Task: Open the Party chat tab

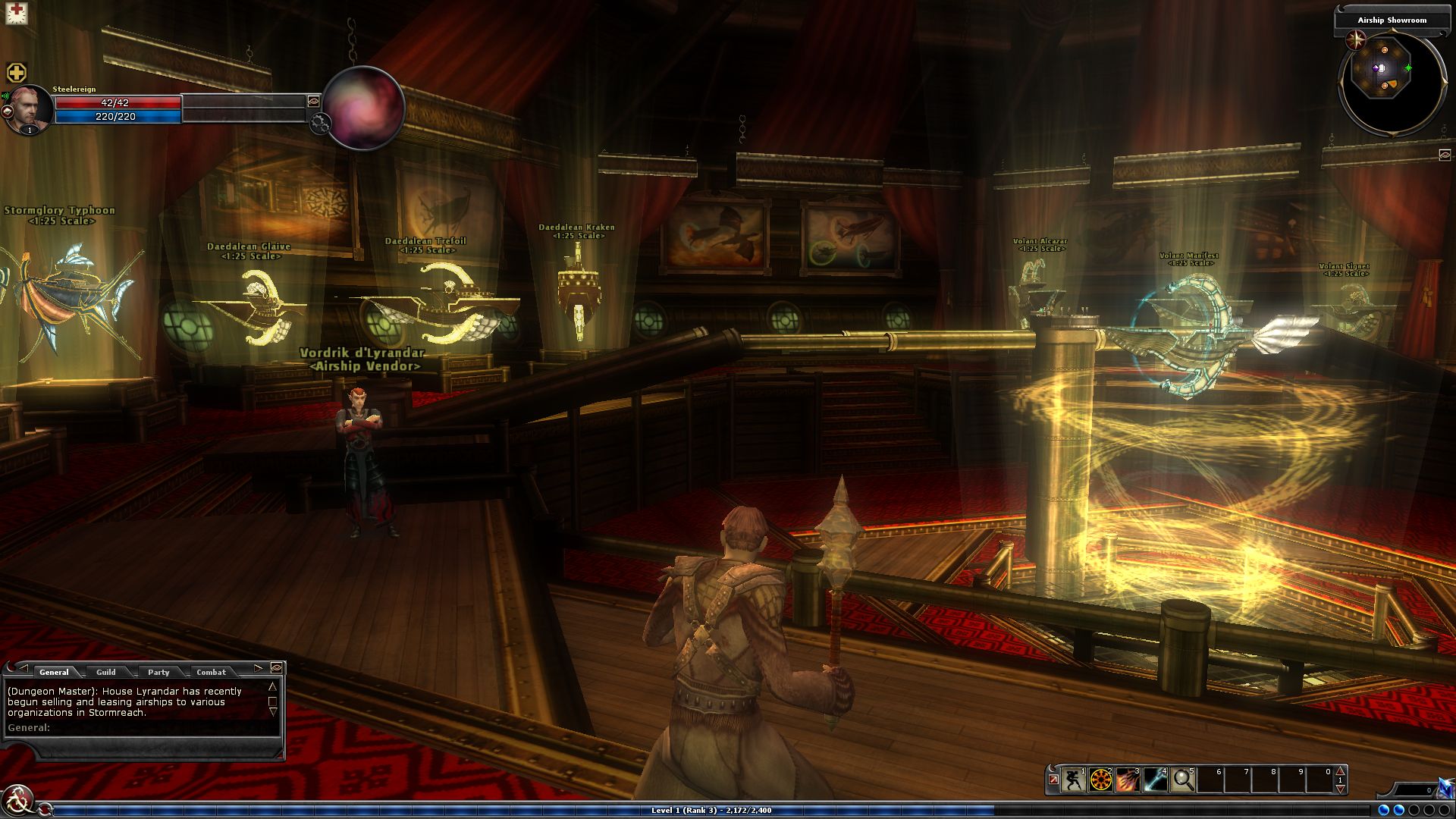Action: click(x=158, y=672)
